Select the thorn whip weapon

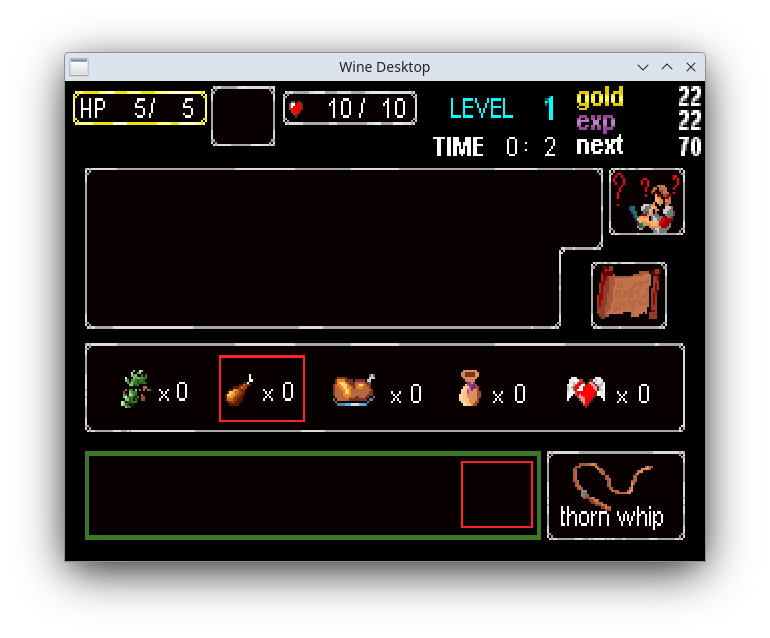tap(615, 496)
